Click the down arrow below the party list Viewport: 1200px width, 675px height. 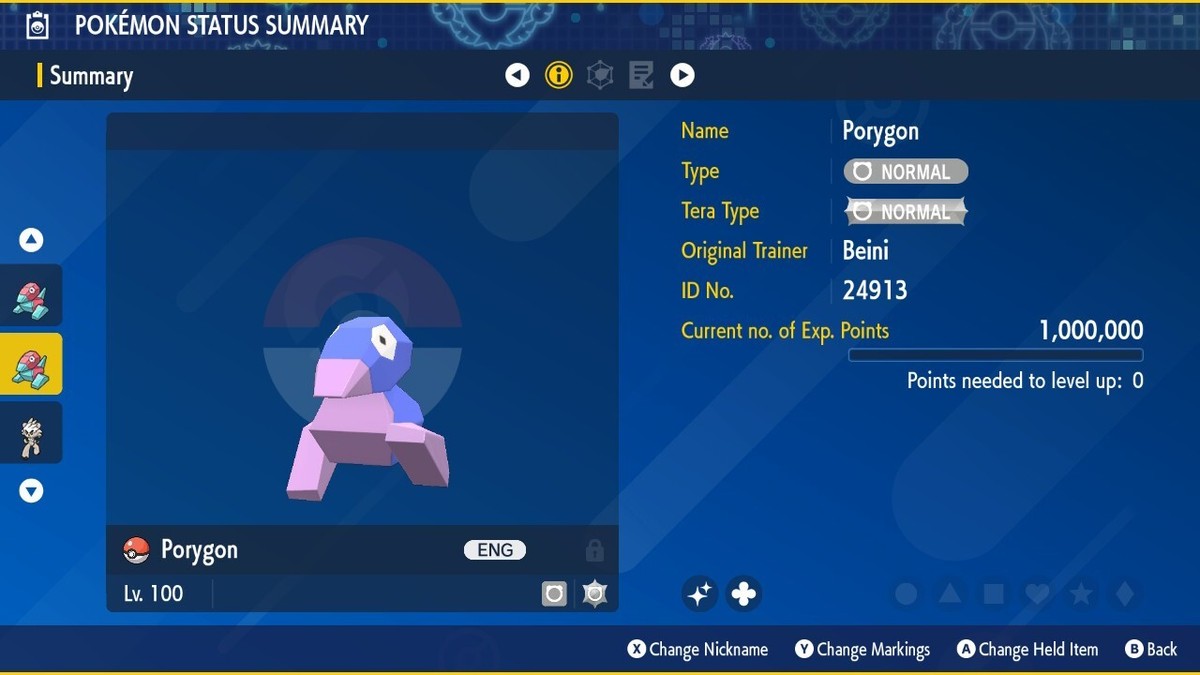31,491
